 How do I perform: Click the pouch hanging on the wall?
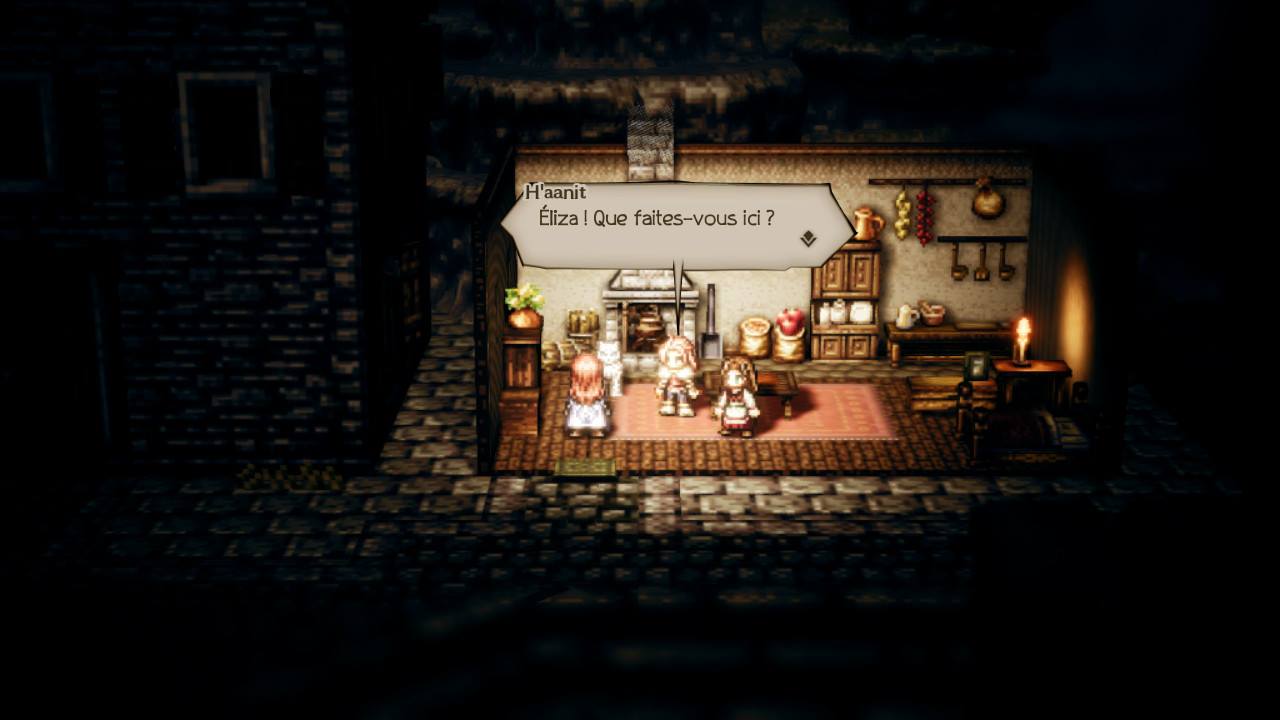point(987,206)
